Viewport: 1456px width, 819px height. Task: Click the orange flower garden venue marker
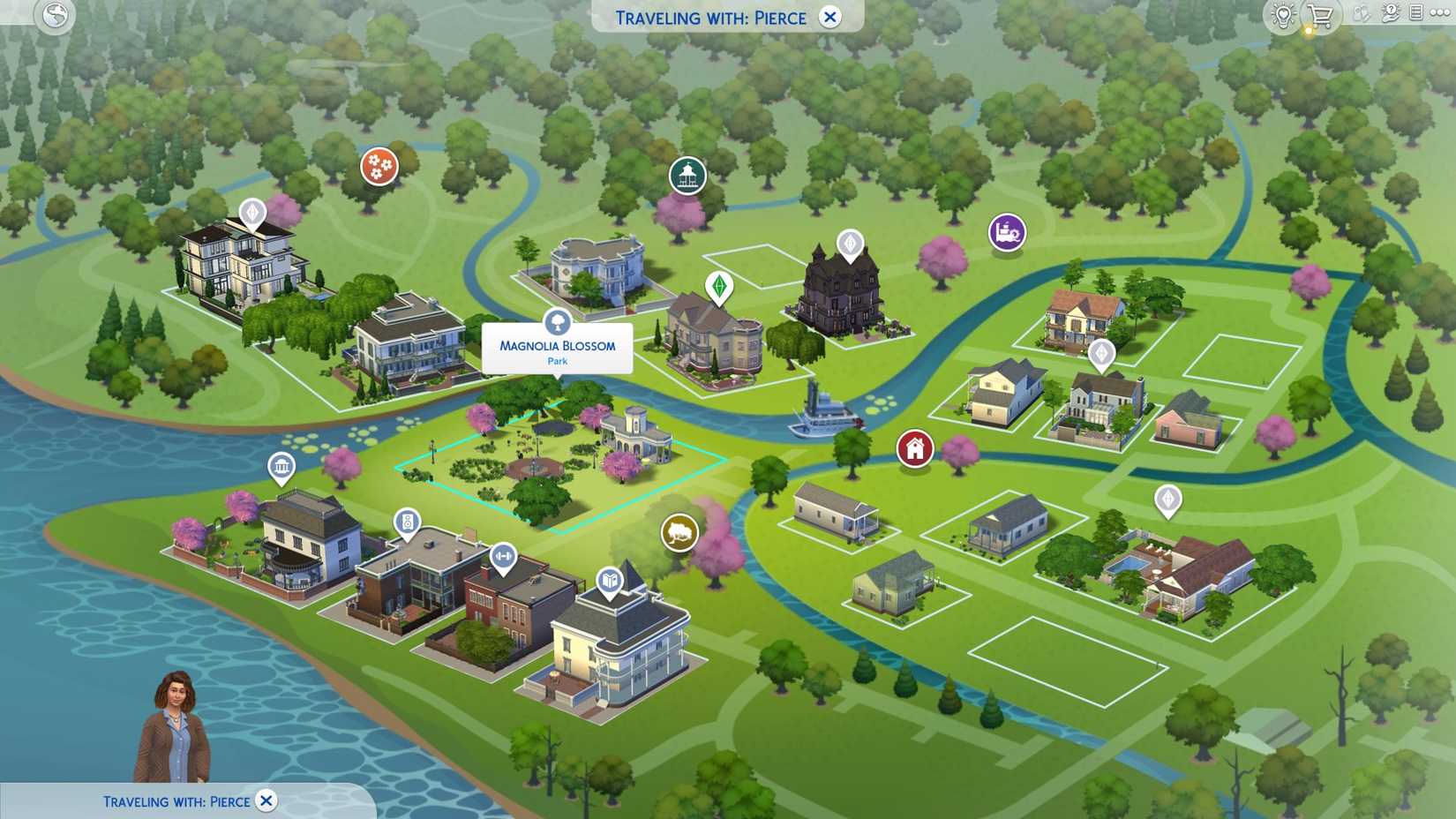point(378,166)
